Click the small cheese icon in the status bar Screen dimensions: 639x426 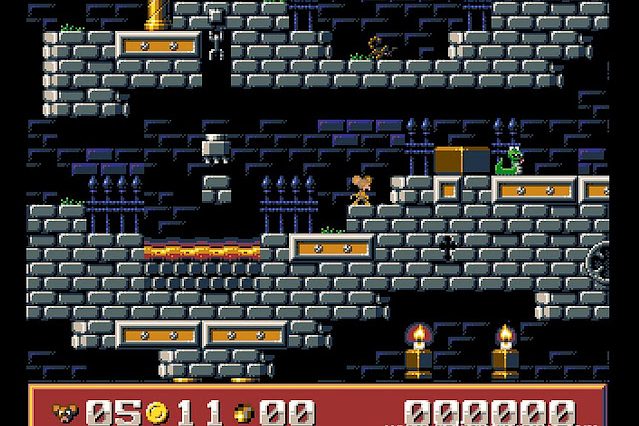[243, 412]
